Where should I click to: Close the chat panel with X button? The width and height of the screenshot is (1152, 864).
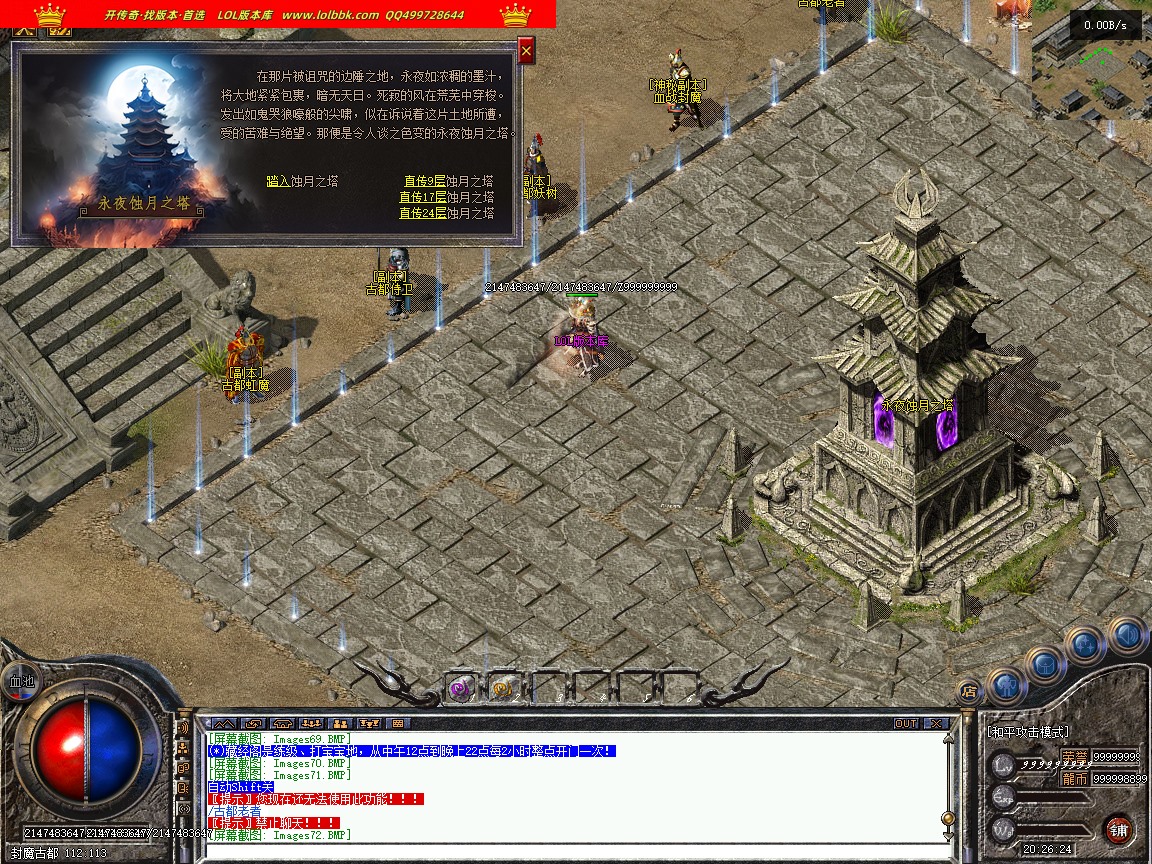tap(935, 723)
